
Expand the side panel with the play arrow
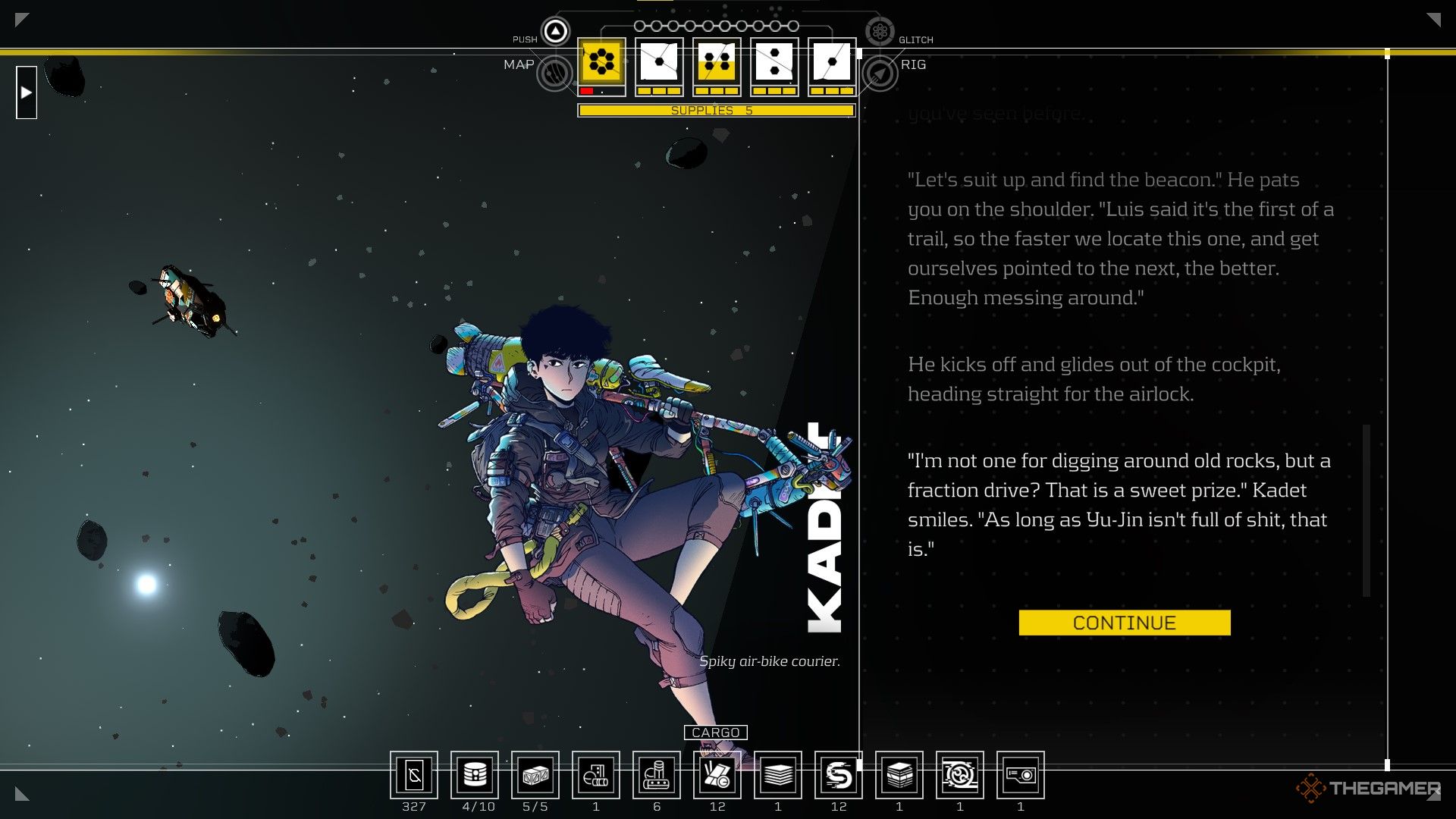point(27,93)
